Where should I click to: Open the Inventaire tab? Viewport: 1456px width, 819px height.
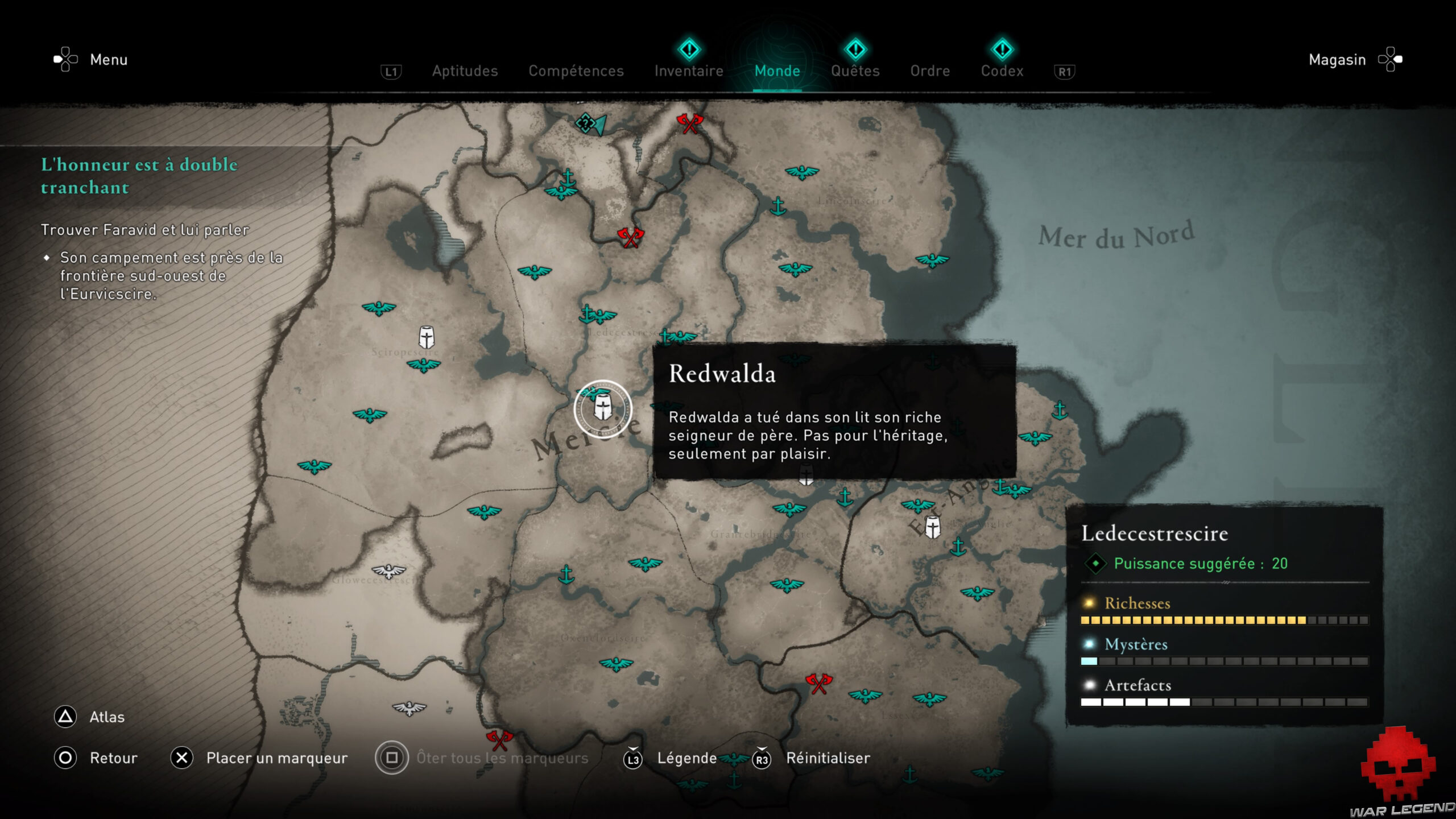(688, 71)
